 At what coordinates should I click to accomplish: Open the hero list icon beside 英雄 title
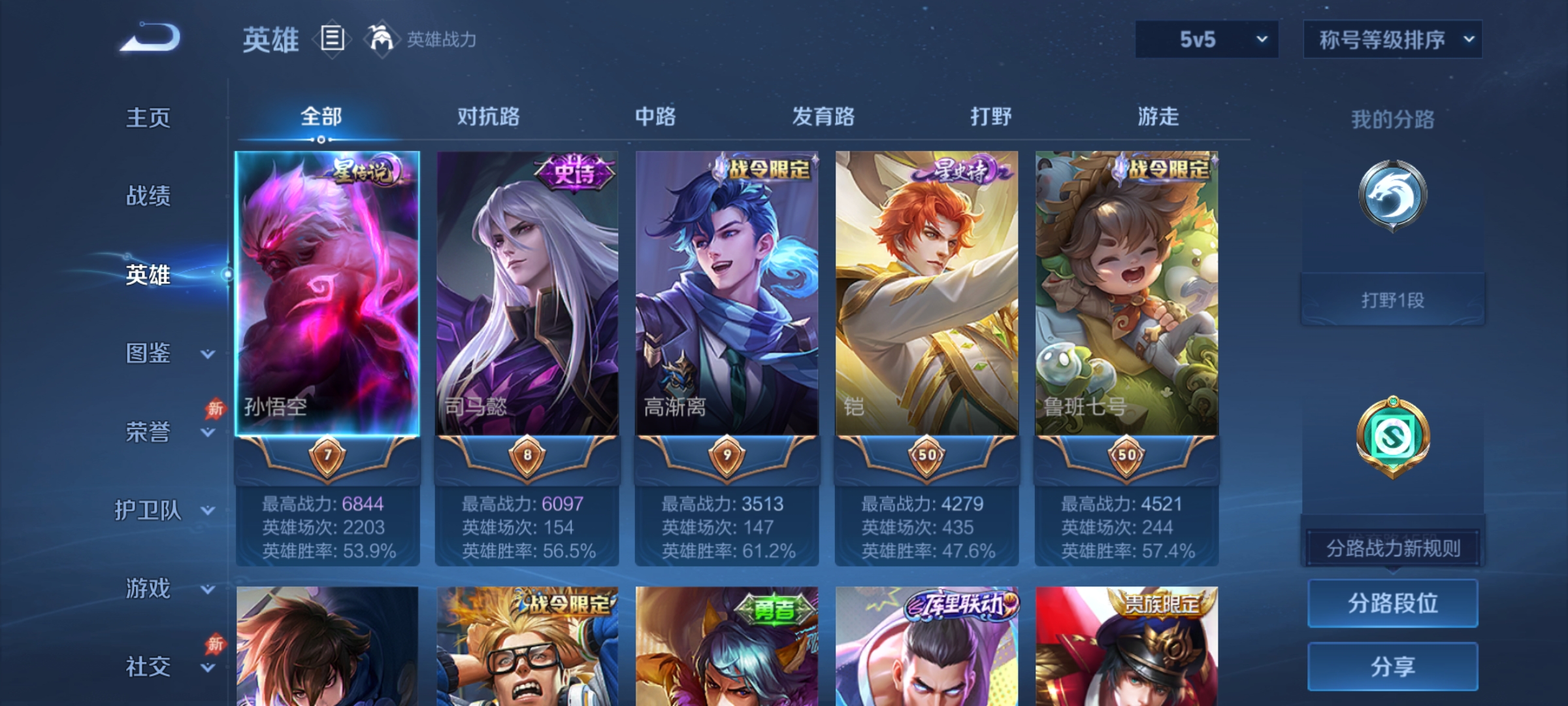point(331,39)
